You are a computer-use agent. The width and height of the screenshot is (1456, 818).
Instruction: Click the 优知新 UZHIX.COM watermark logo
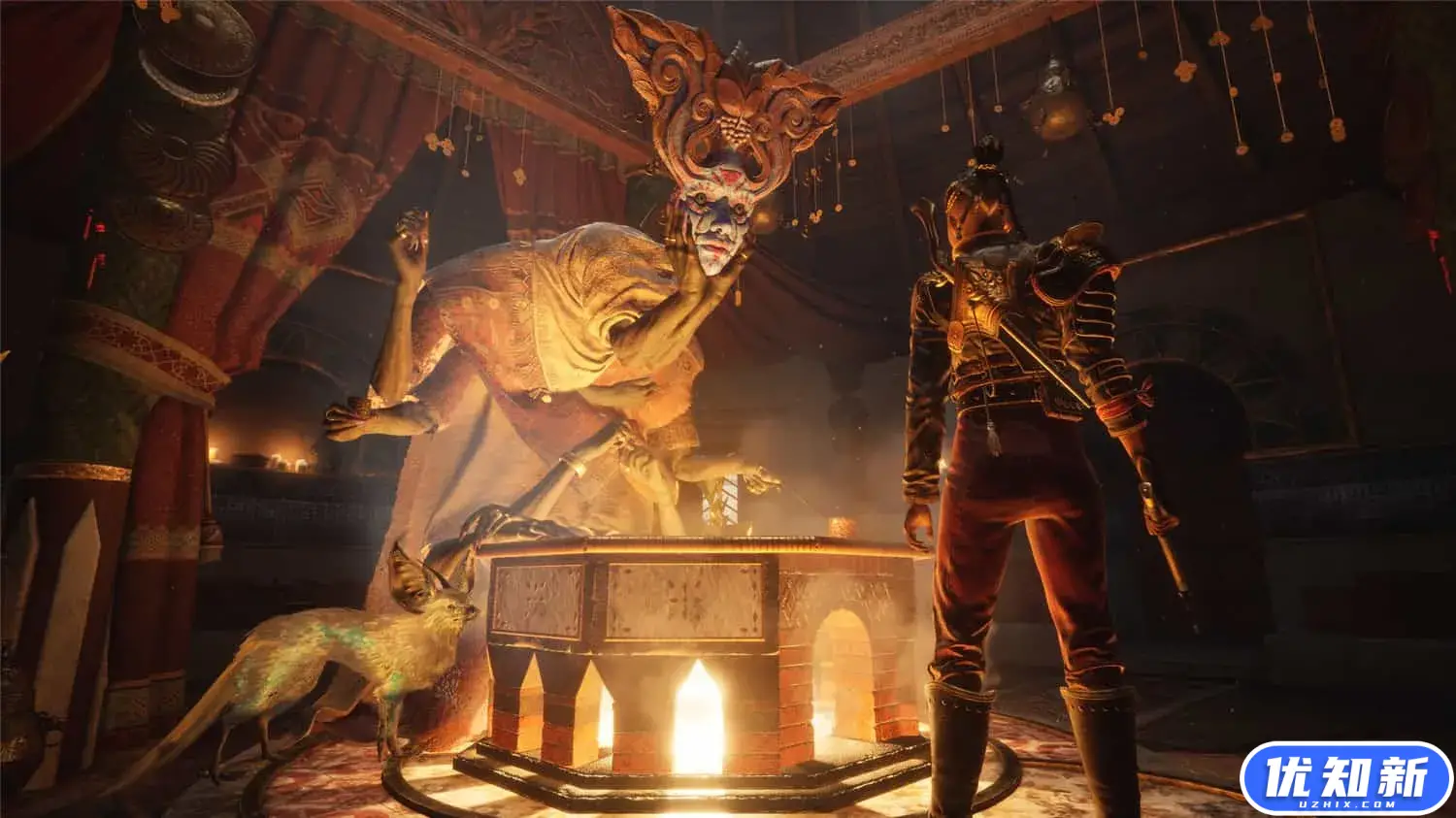click(1345, 778)
